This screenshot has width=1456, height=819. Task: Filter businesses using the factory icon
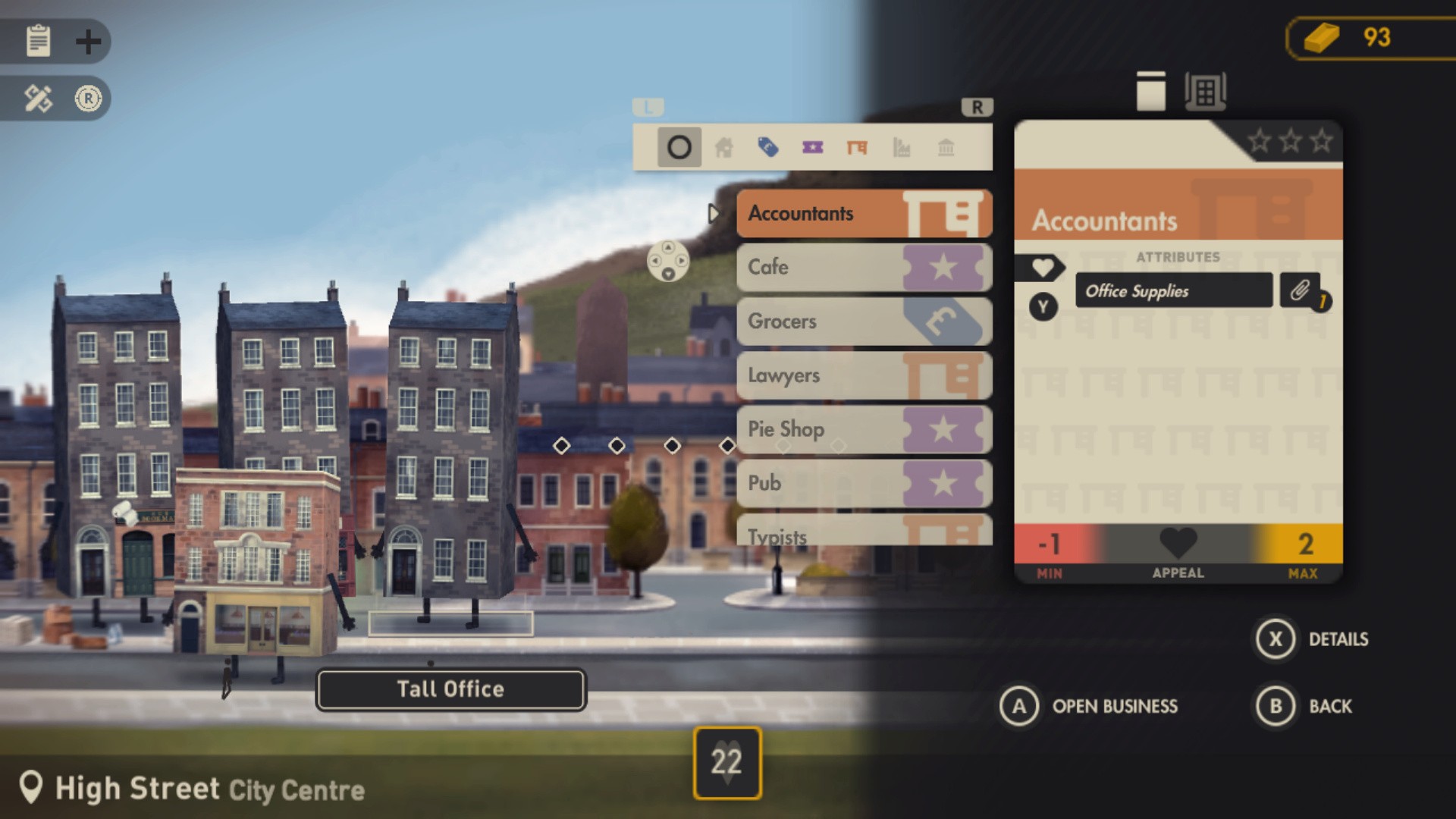(902, 147)
